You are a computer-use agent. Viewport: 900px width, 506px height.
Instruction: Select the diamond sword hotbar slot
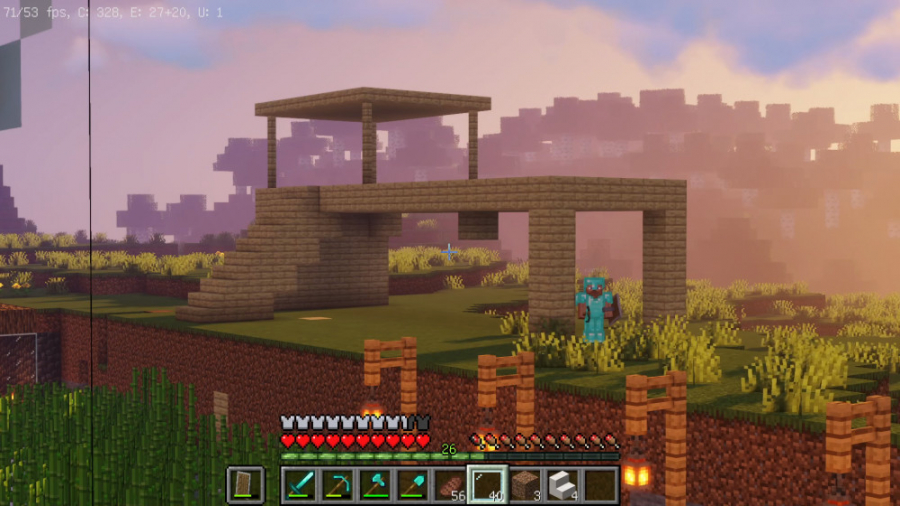tap(299, 484)
